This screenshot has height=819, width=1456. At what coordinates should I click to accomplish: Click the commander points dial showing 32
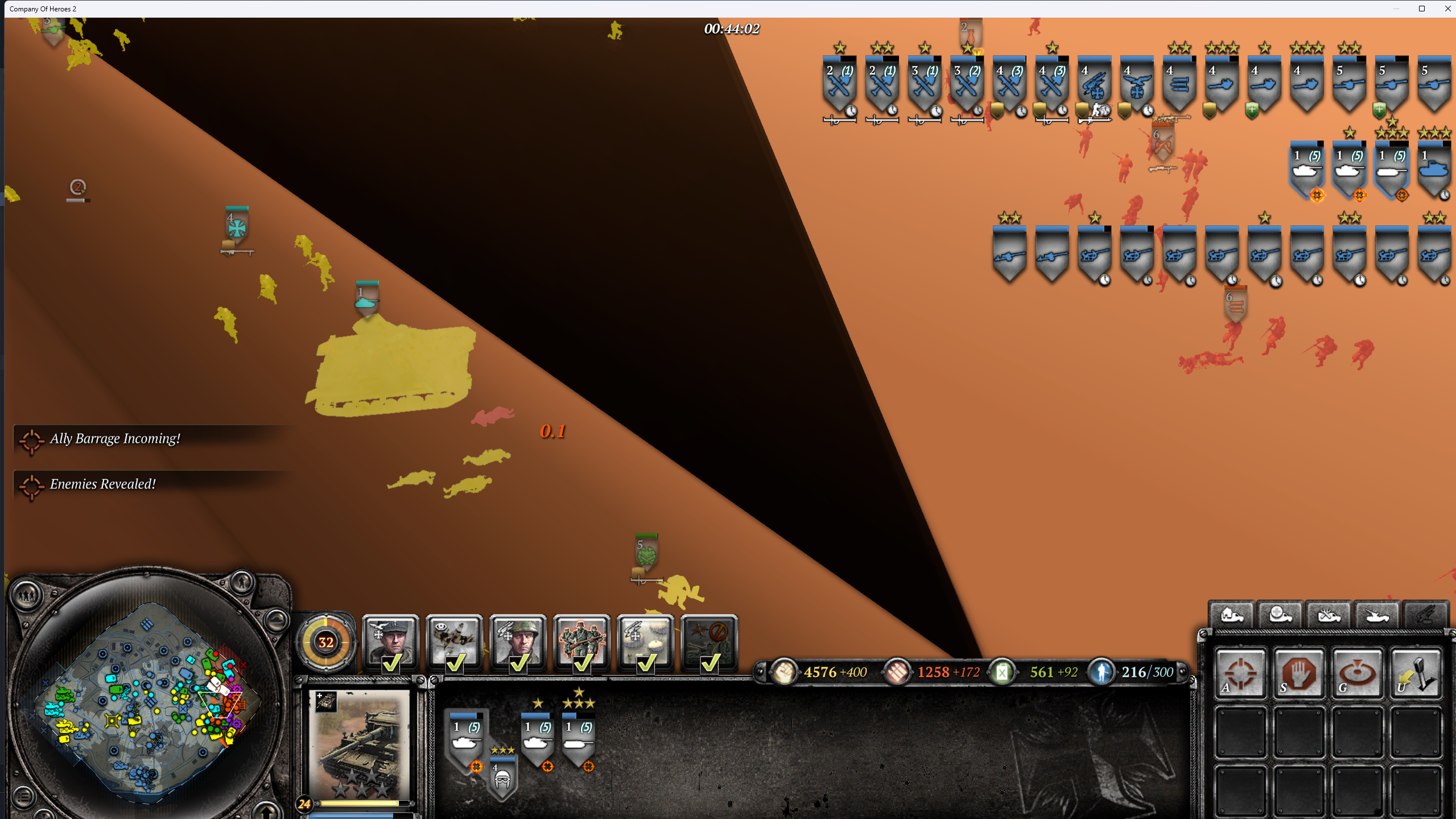point(326,642)
